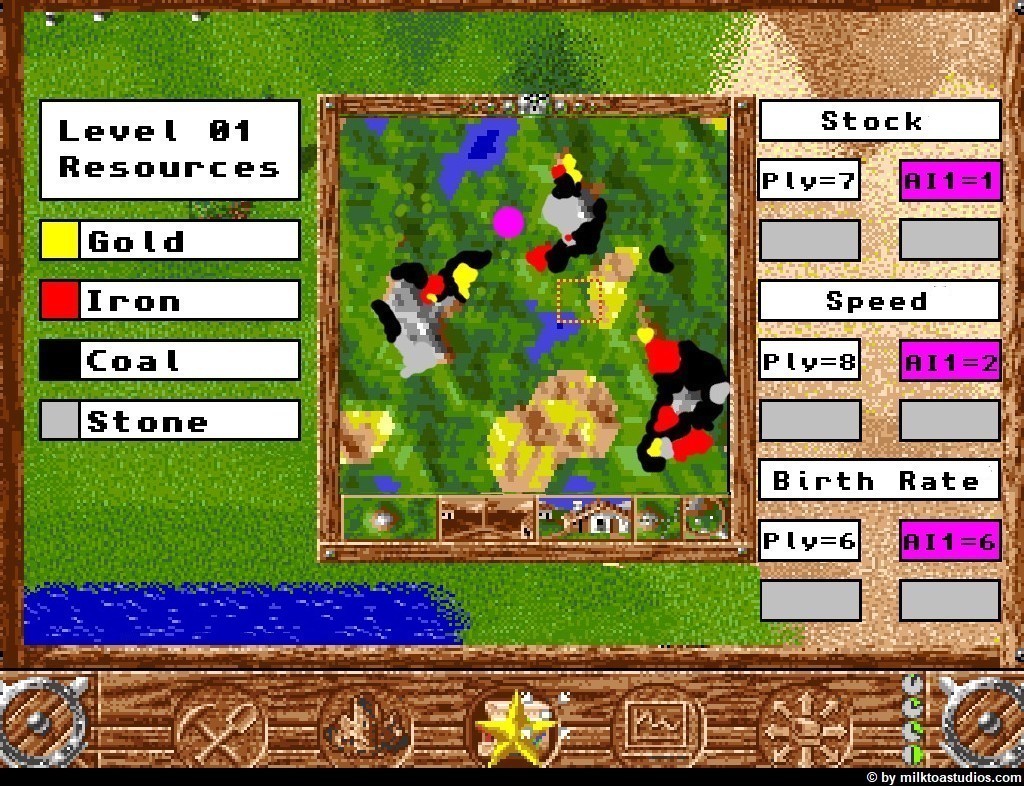Screen dimensions: 1024x786
Task: Toggle the minimap terrain view button
Action: [389, 518]
